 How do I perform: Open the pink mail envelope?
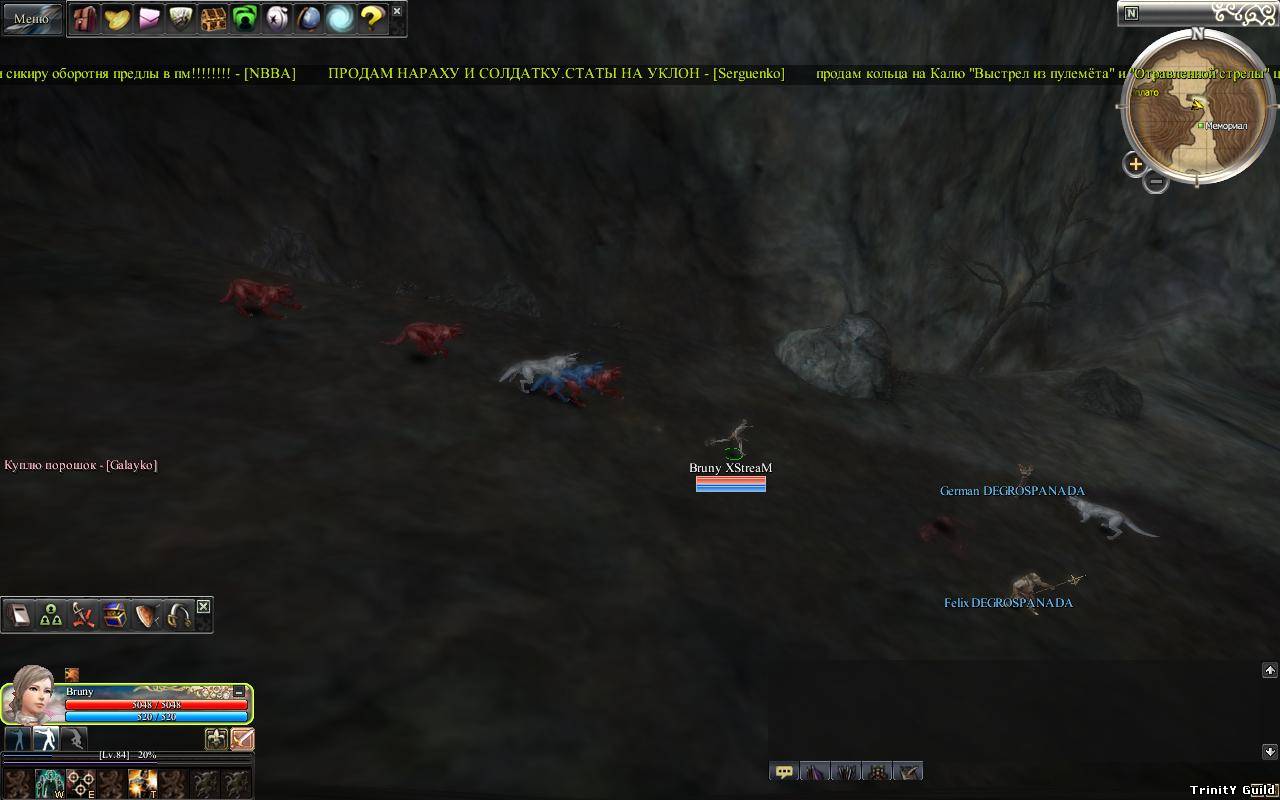tap(149, 19)
